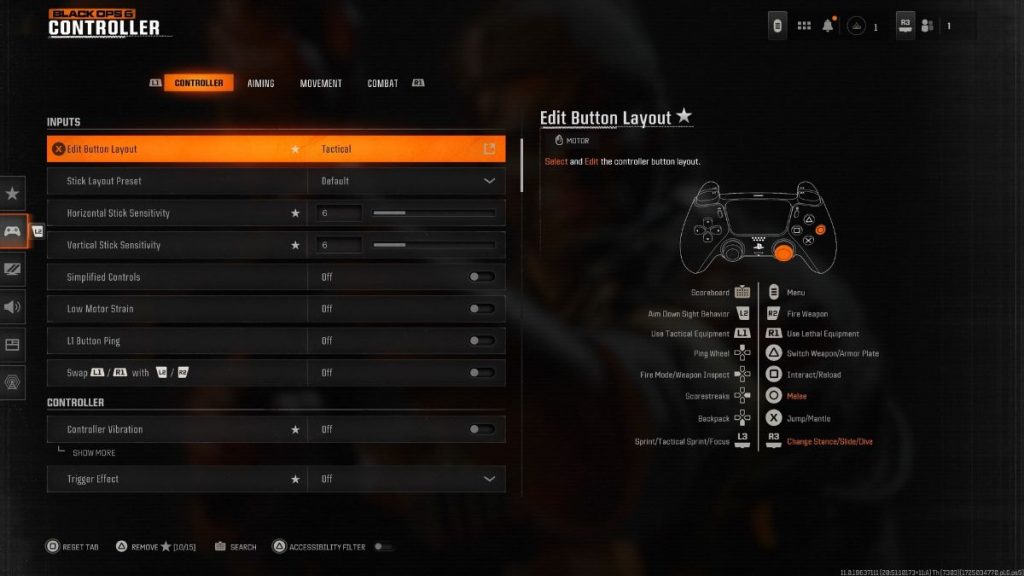Open the Edit Button Layout row

click(x=276, y=149)
